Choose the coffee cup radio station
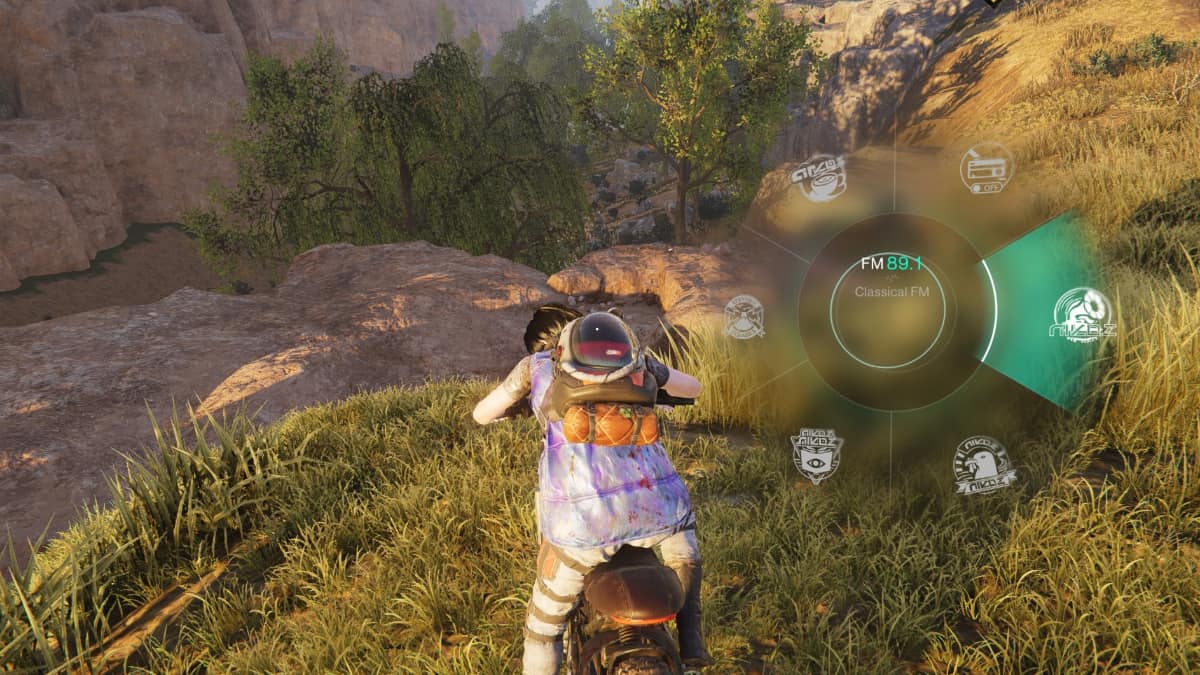Viewport: 1200px width, 675px height. (x=819, y=178)
